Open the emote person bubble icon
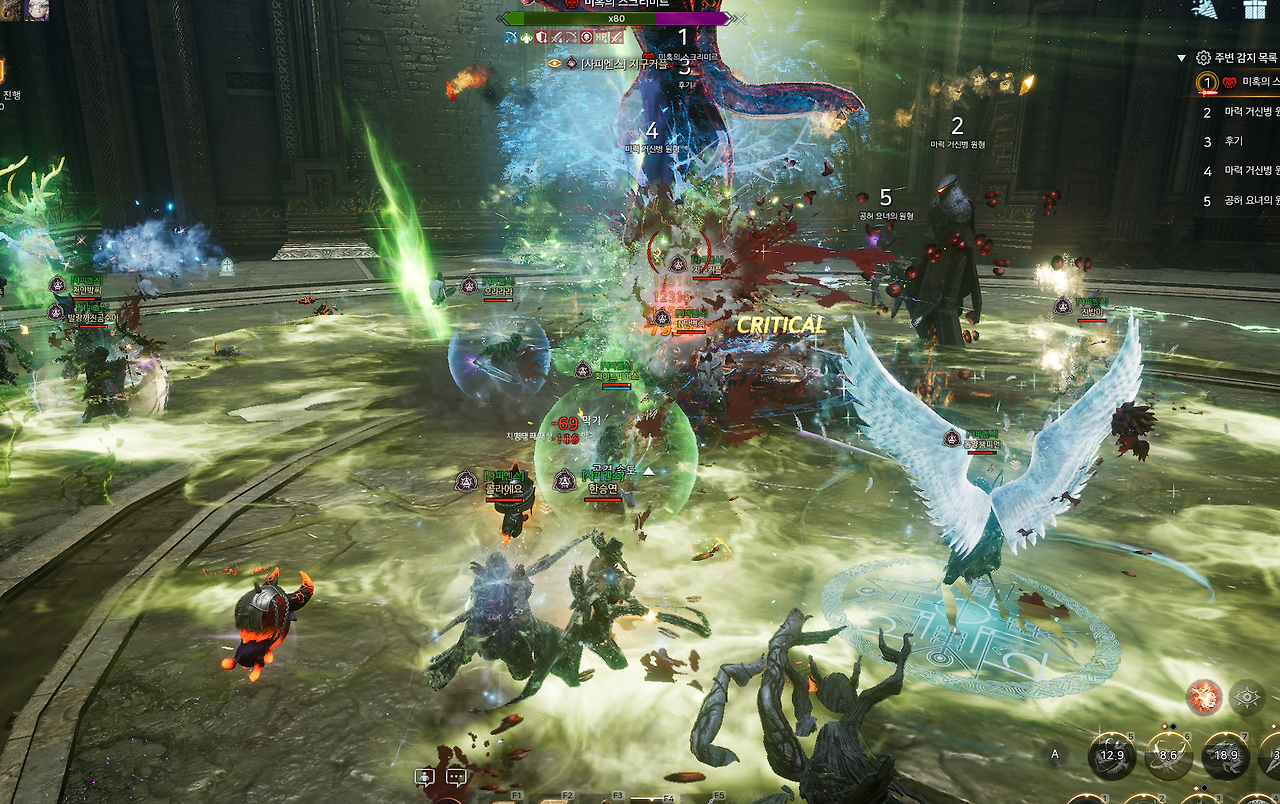Screen dimensions: 1280x804 pyautogui.click(x=425, y=777)
